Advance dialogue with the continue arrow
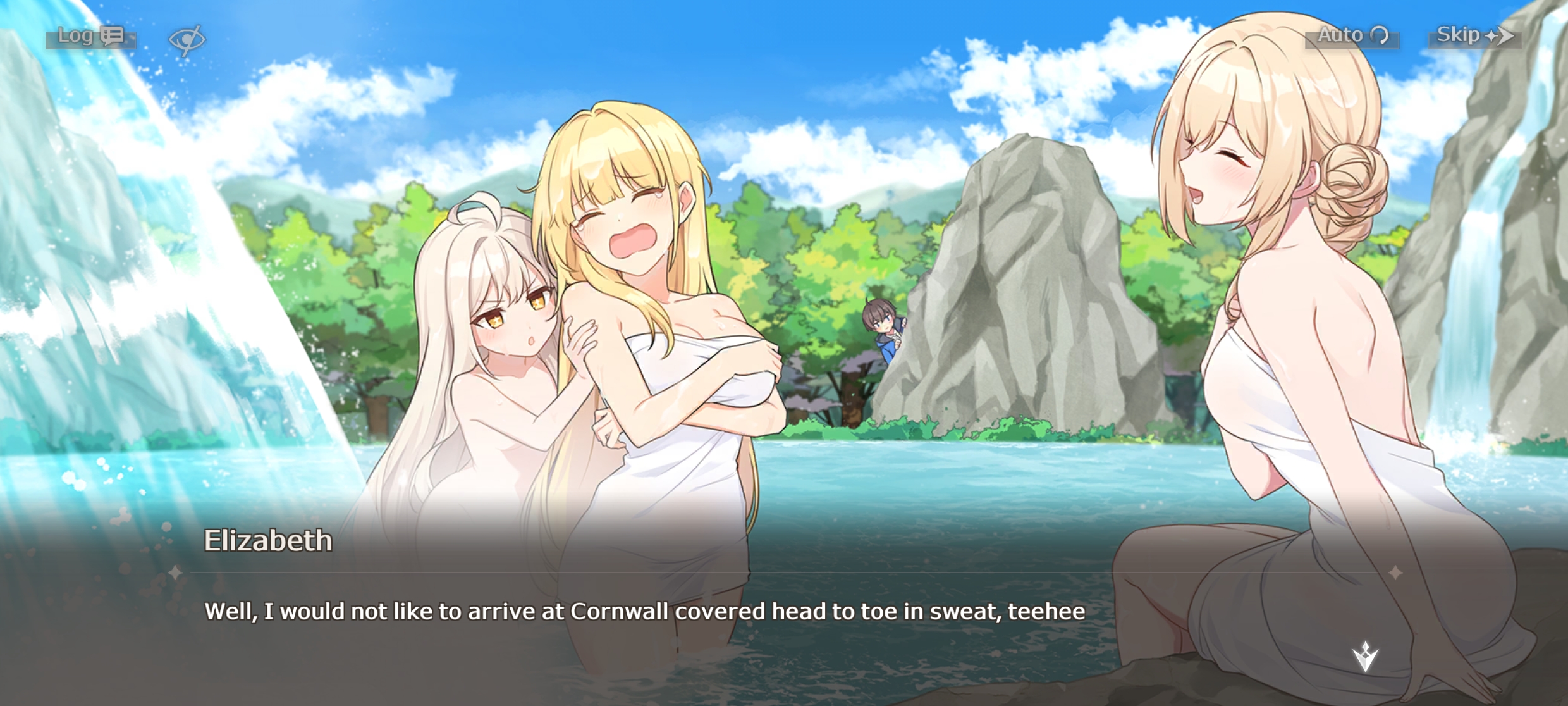1568x706 pixels. pos(1365,656)
